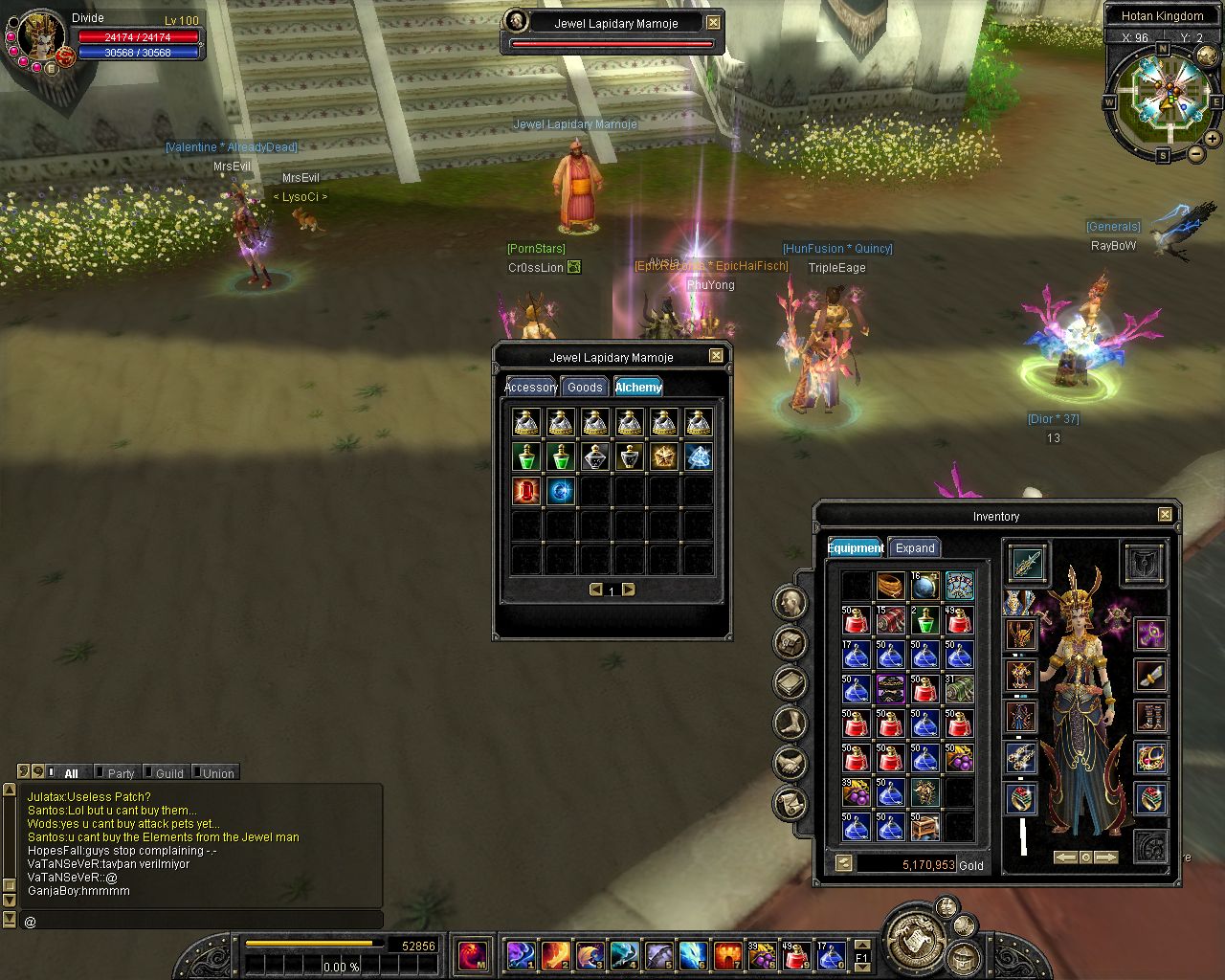
Task: Select the red ruby gem in shop
Action: click(x=526, y=491)
